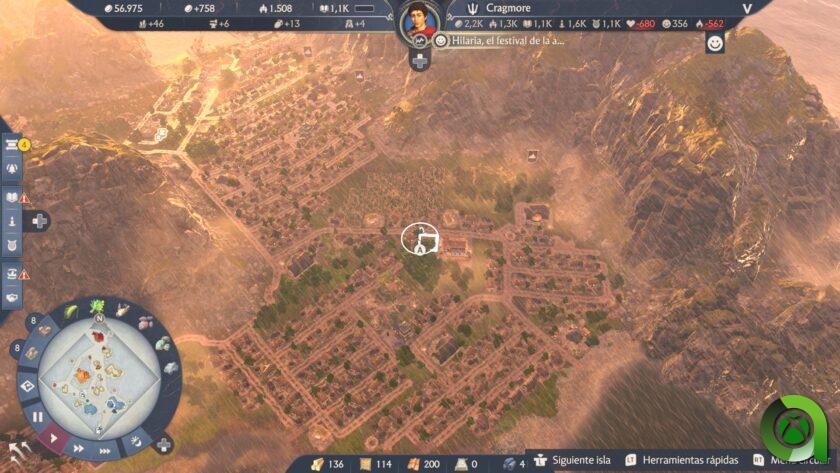Open the Hilaria festival notification
This screenshot has height=473, width=840.
pyautogui.click(x=504, y=41)
